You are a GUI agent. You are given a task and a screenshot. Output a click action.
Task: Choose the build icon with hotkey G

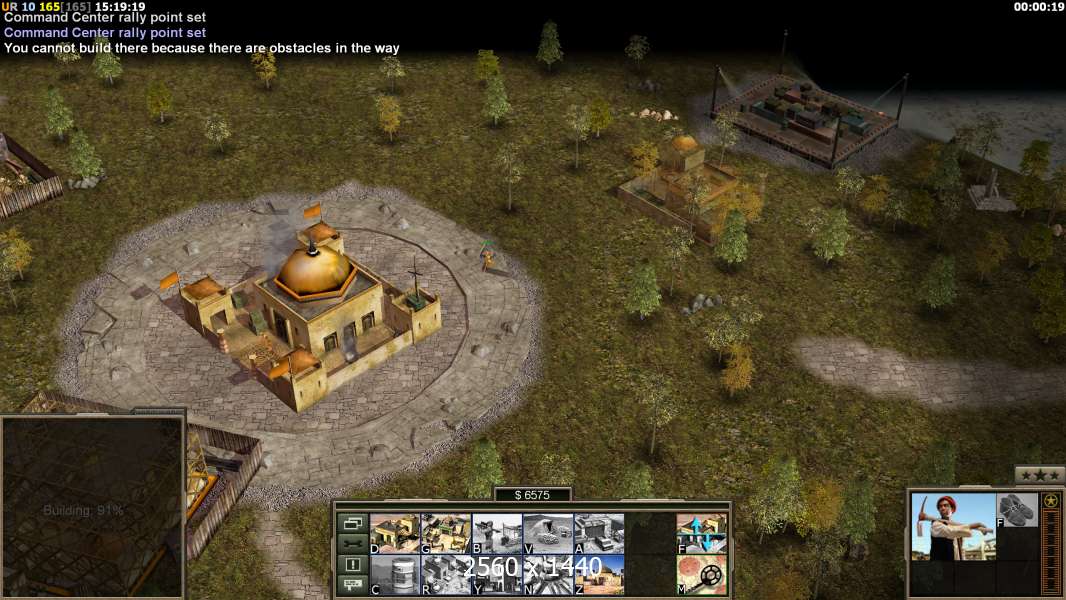click(446, 534)
